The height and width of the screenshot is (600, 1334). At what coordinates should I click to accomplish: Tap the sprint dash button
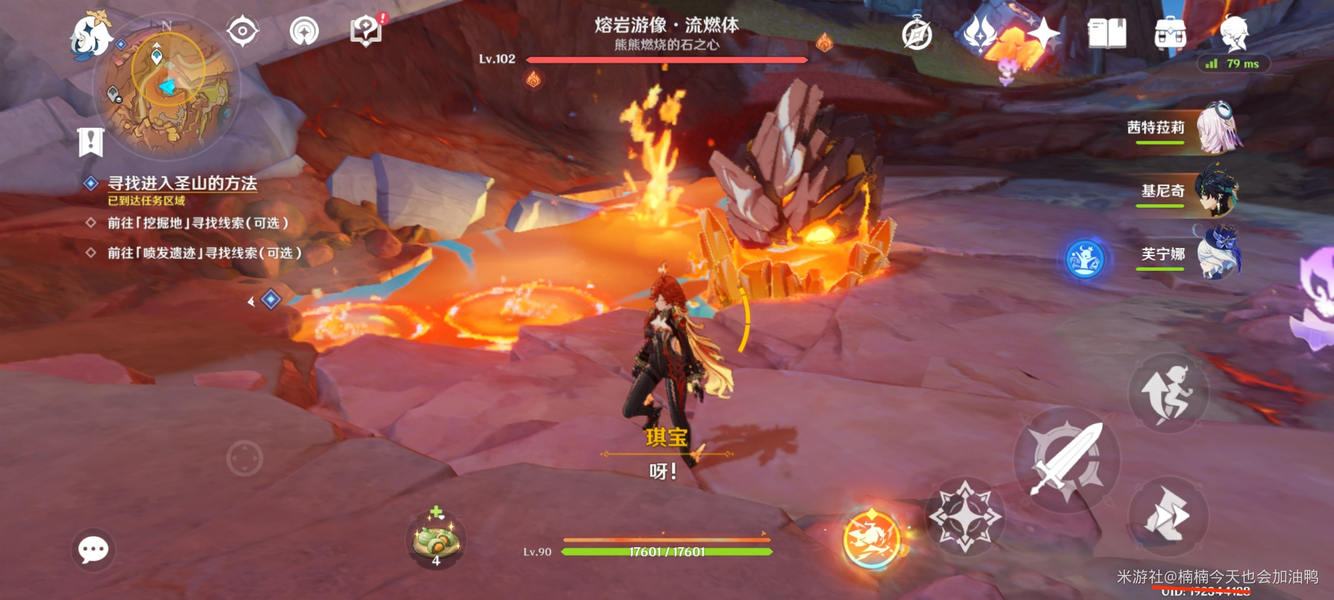tap(1167, 517)
